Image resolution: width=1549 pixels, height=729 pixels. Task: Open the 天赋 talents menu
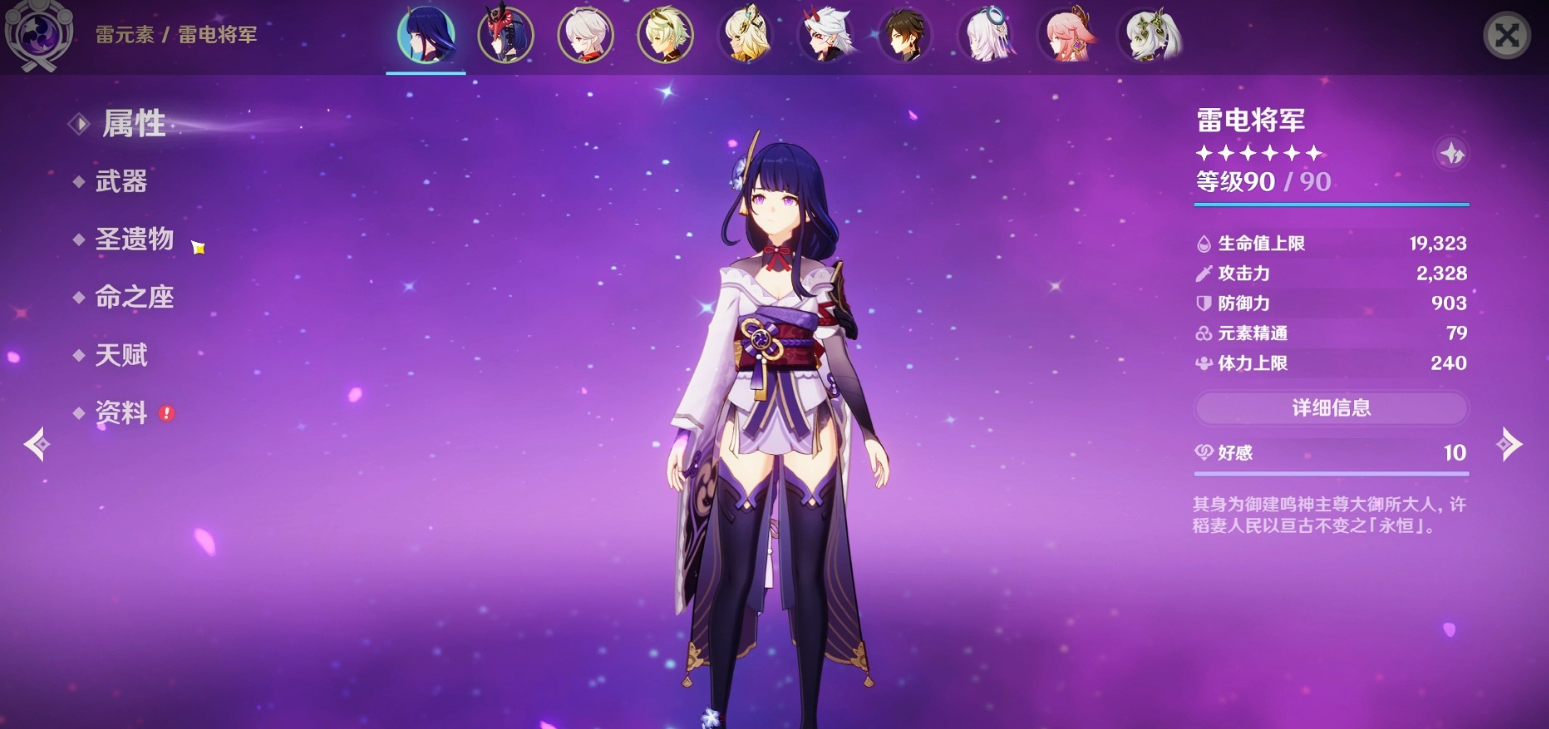121,356
